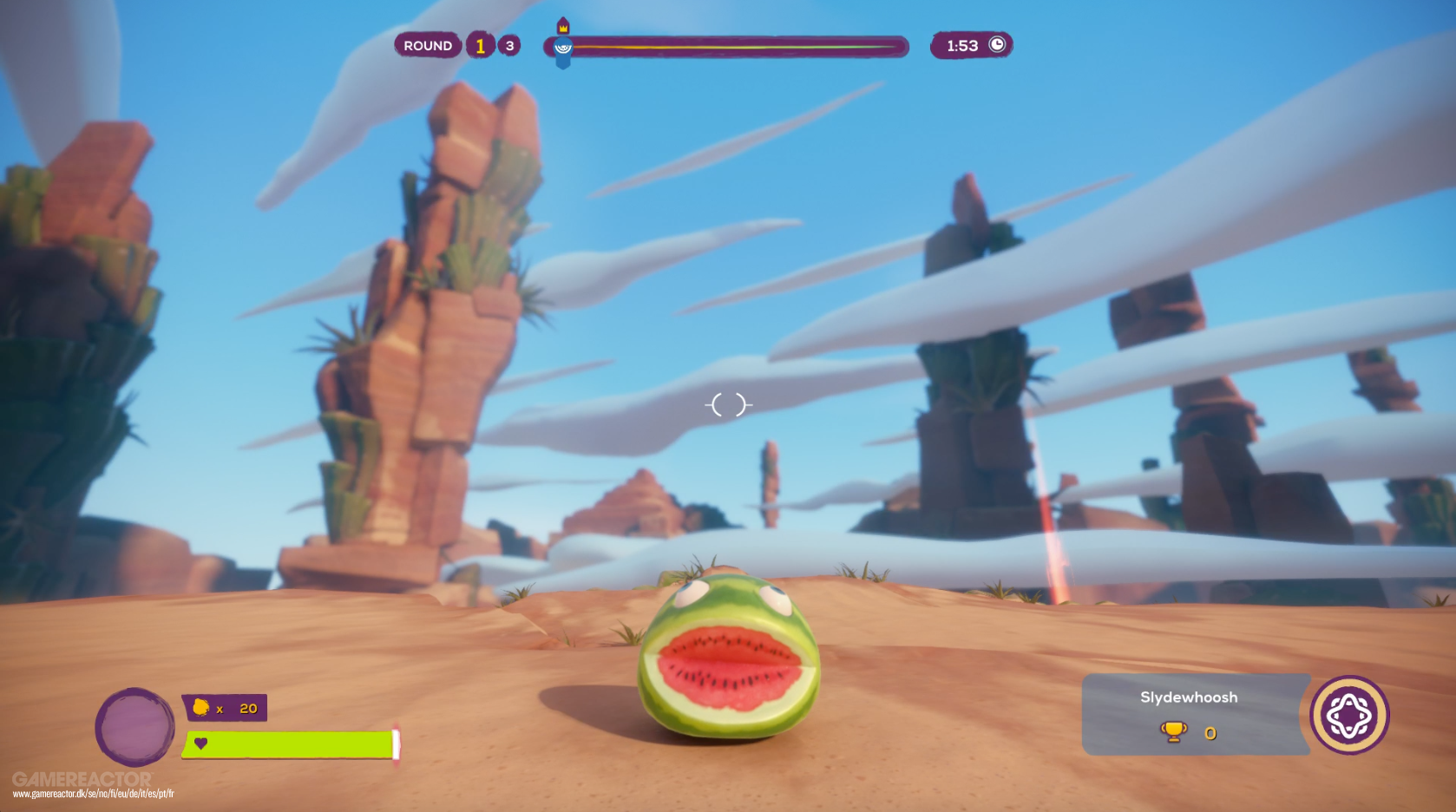Viewport: 1456px width, 812px height.
Task: Click the ROUND label badge
Action: point(428,44)
